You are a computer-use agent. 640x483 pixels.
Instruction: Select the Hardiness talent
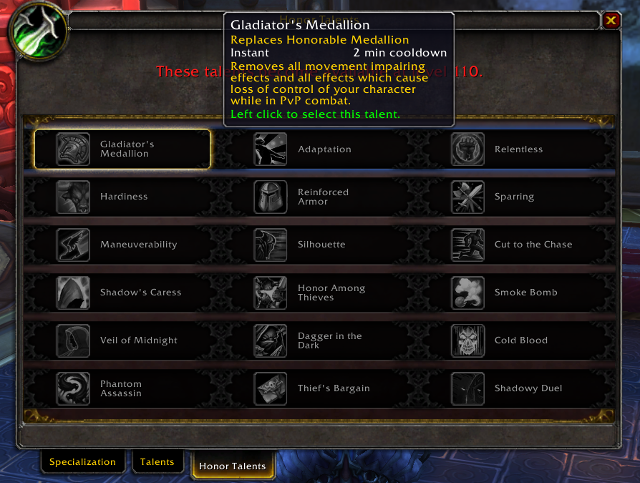122,197
